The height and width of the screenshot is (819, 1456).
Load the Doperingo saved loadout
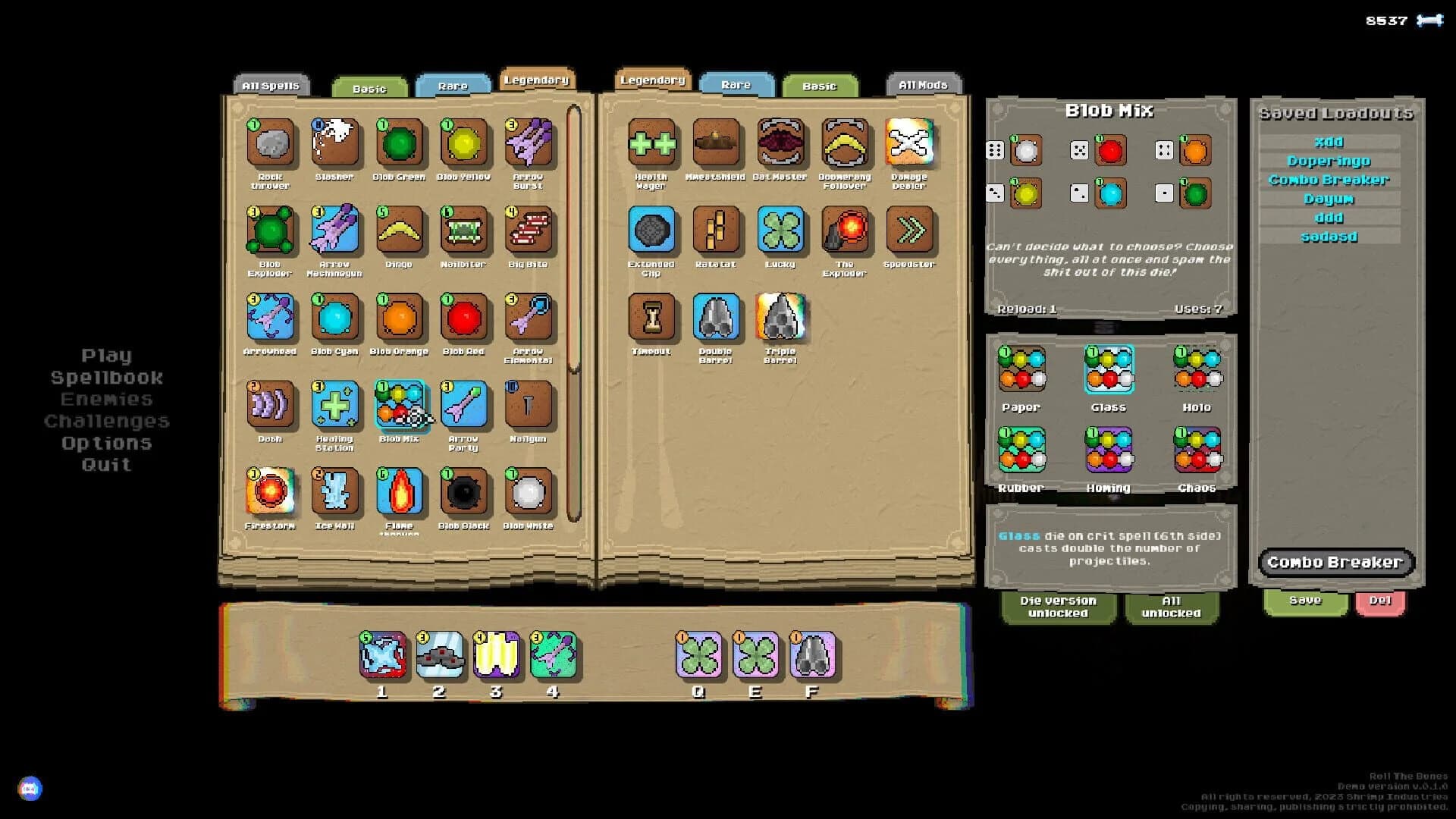pyautogui.click(x=1329, y=160)
